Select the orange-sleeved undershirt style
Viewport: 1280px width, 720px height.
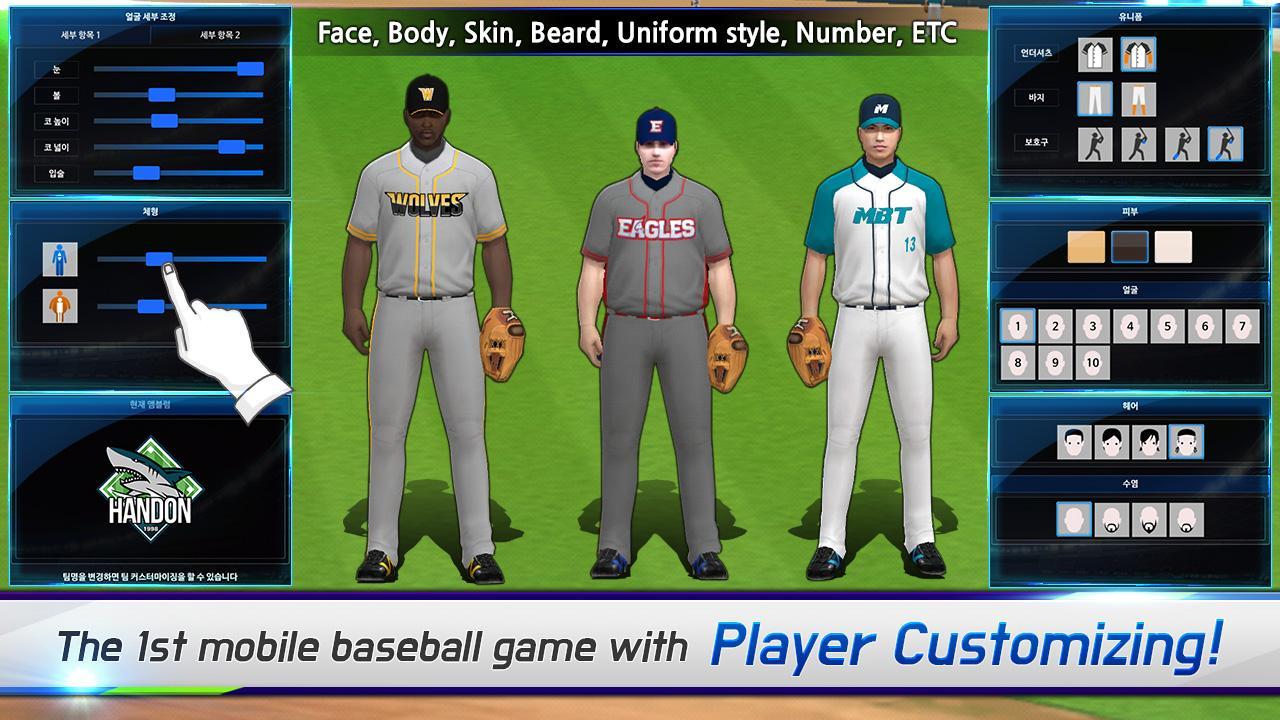1138,56
